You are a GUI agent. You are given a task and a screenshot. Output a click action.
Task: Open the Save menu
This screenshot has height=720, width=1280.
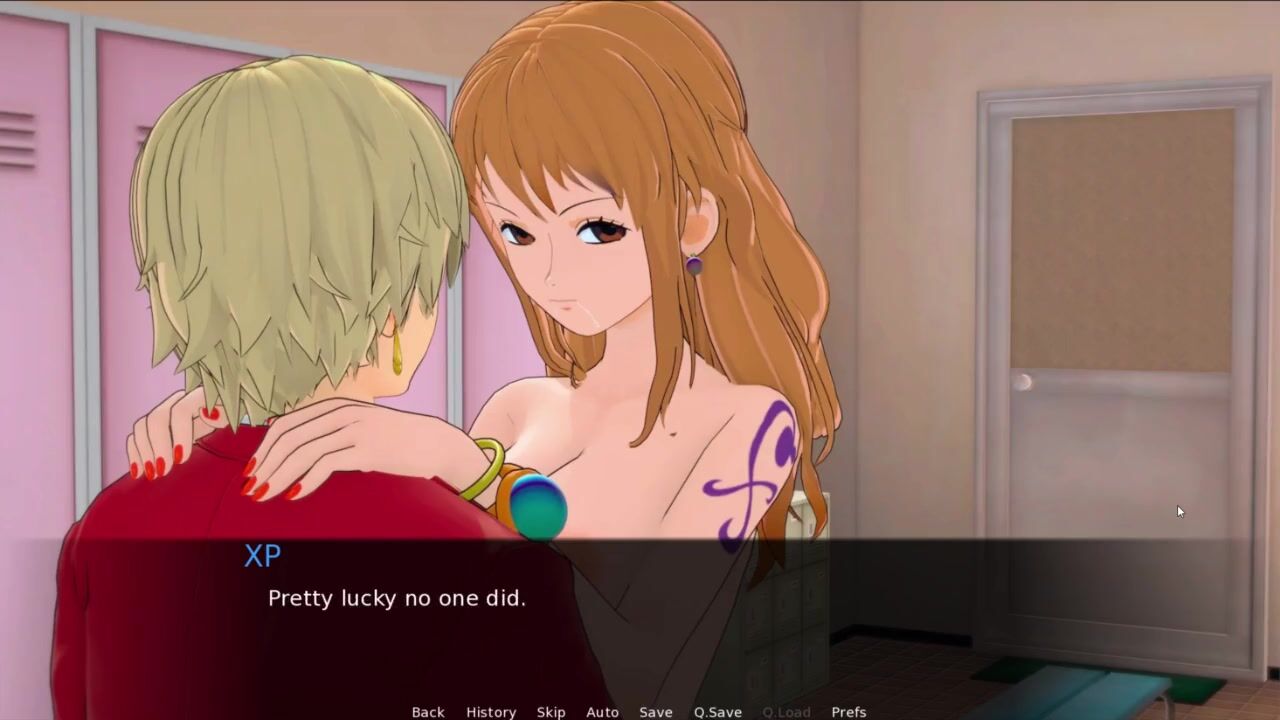[656, 712]
